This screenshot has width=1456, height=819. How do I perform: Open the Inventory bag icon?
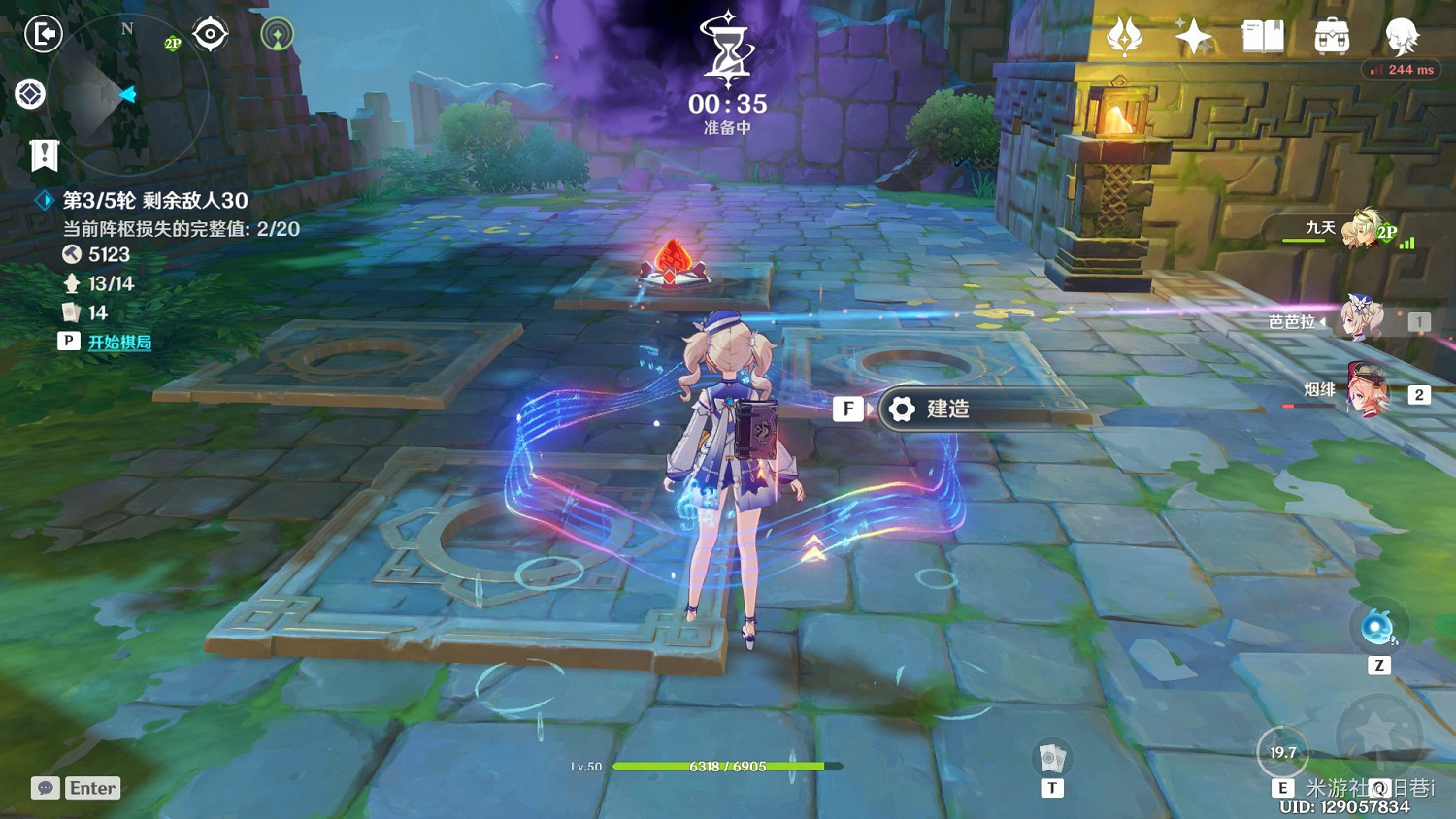point(1330,36)
